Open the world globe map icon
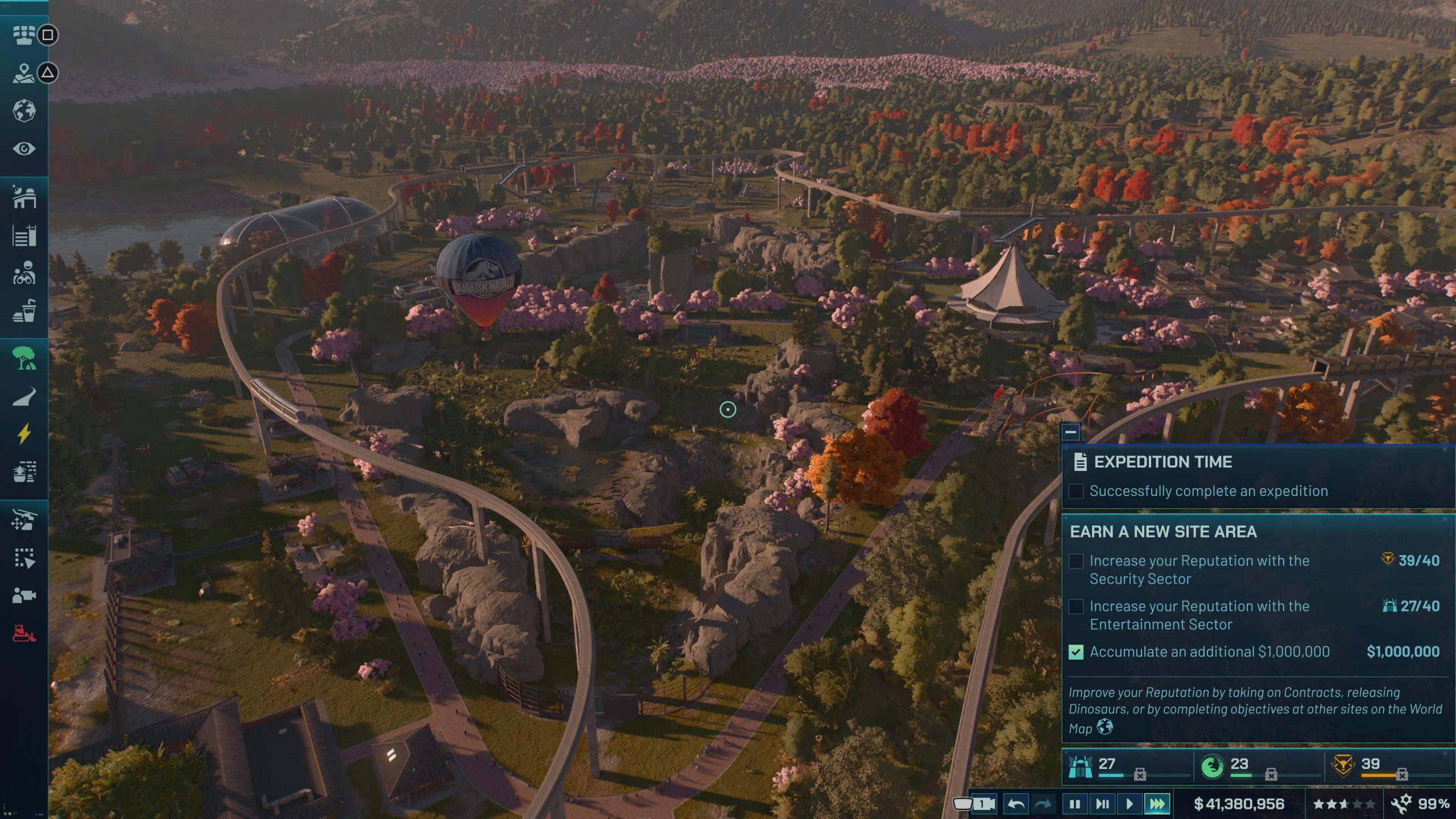1456x819 pixels. click(x=24, y=110)
